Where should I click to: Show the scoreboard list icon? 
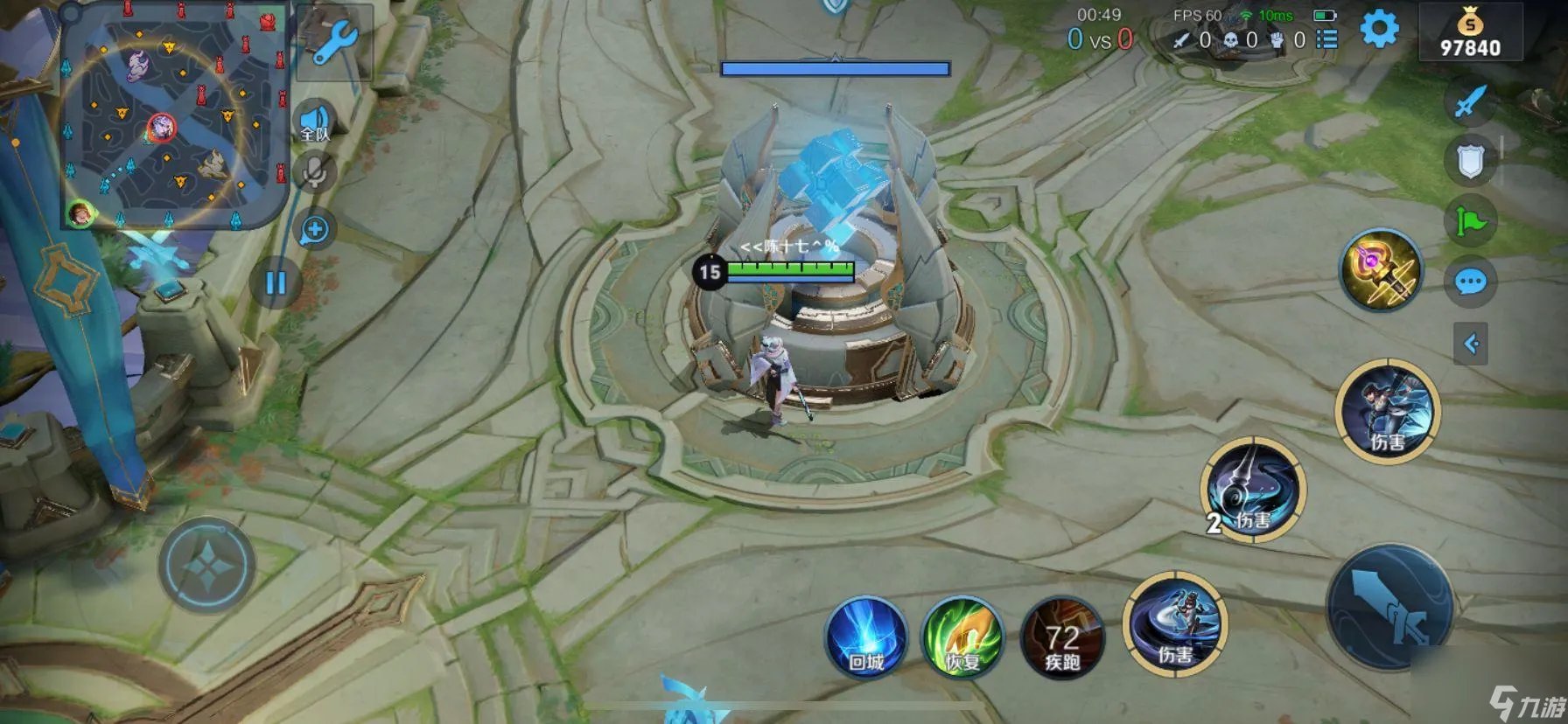click(1326, 39)
